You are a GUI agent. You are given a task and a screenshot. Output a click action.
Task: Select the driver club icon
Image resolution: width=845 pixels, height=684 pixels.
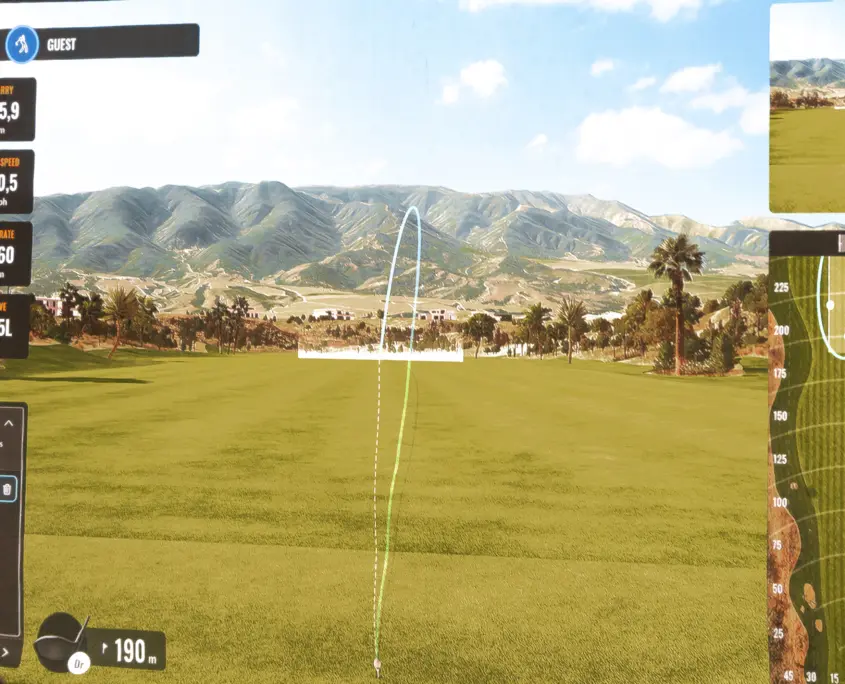point(63,641)
